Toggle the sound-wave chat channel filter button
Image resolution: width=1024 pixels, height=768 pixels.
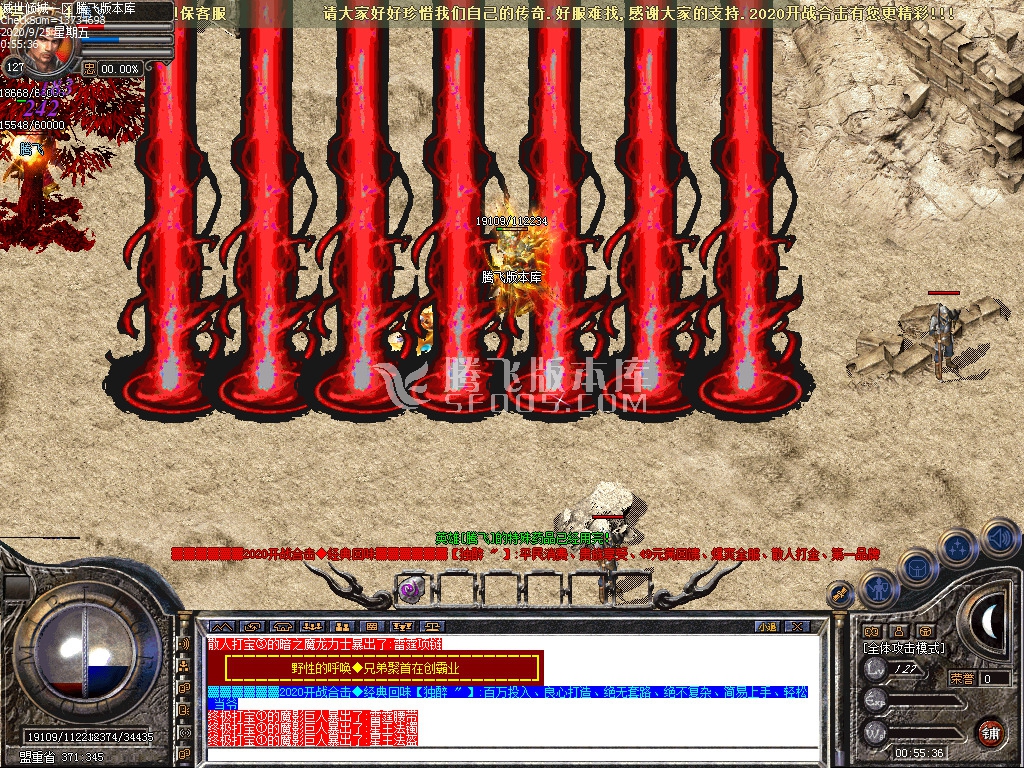(184, 645)
